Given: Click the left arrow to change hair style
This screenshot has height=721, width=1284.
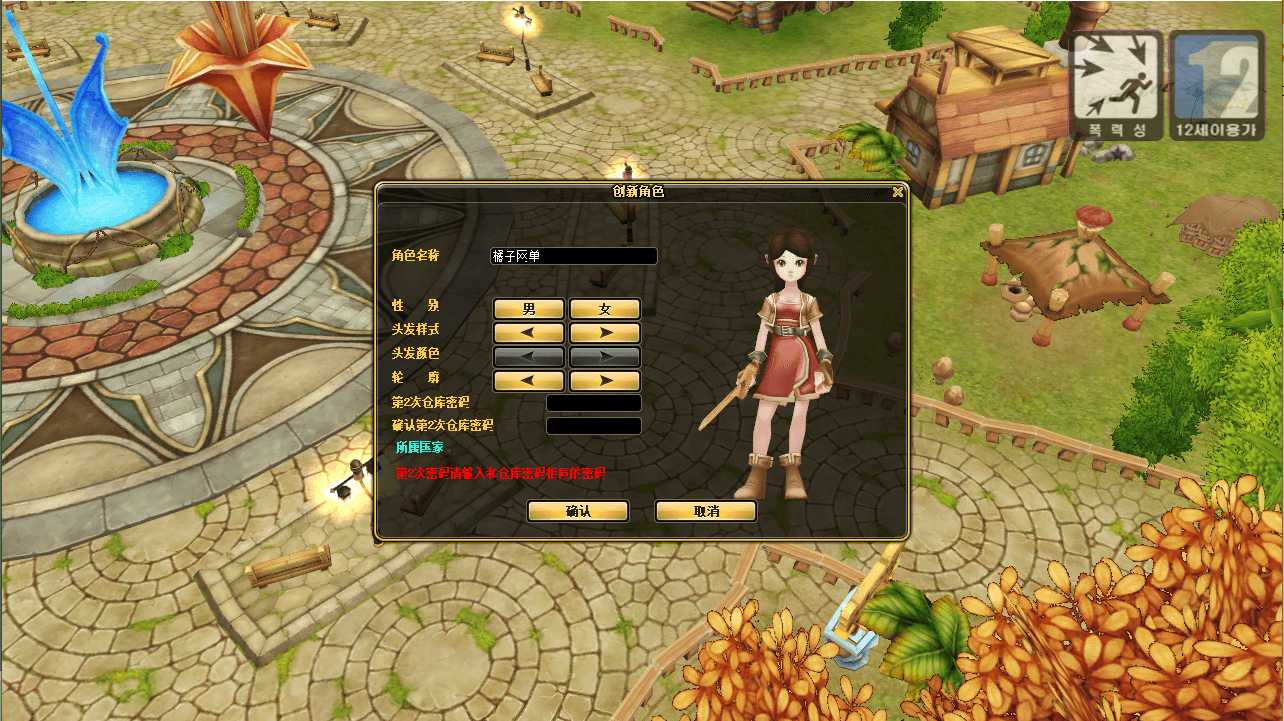Looking at the screenshot, I should (x=528, y=332).
